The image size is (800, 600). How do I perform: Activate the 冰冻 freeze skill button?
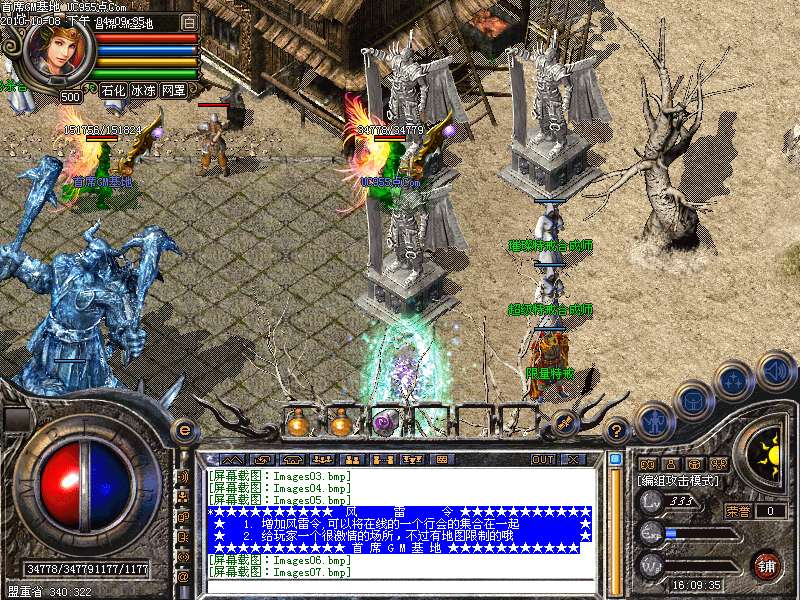click(x=143, y=90)
